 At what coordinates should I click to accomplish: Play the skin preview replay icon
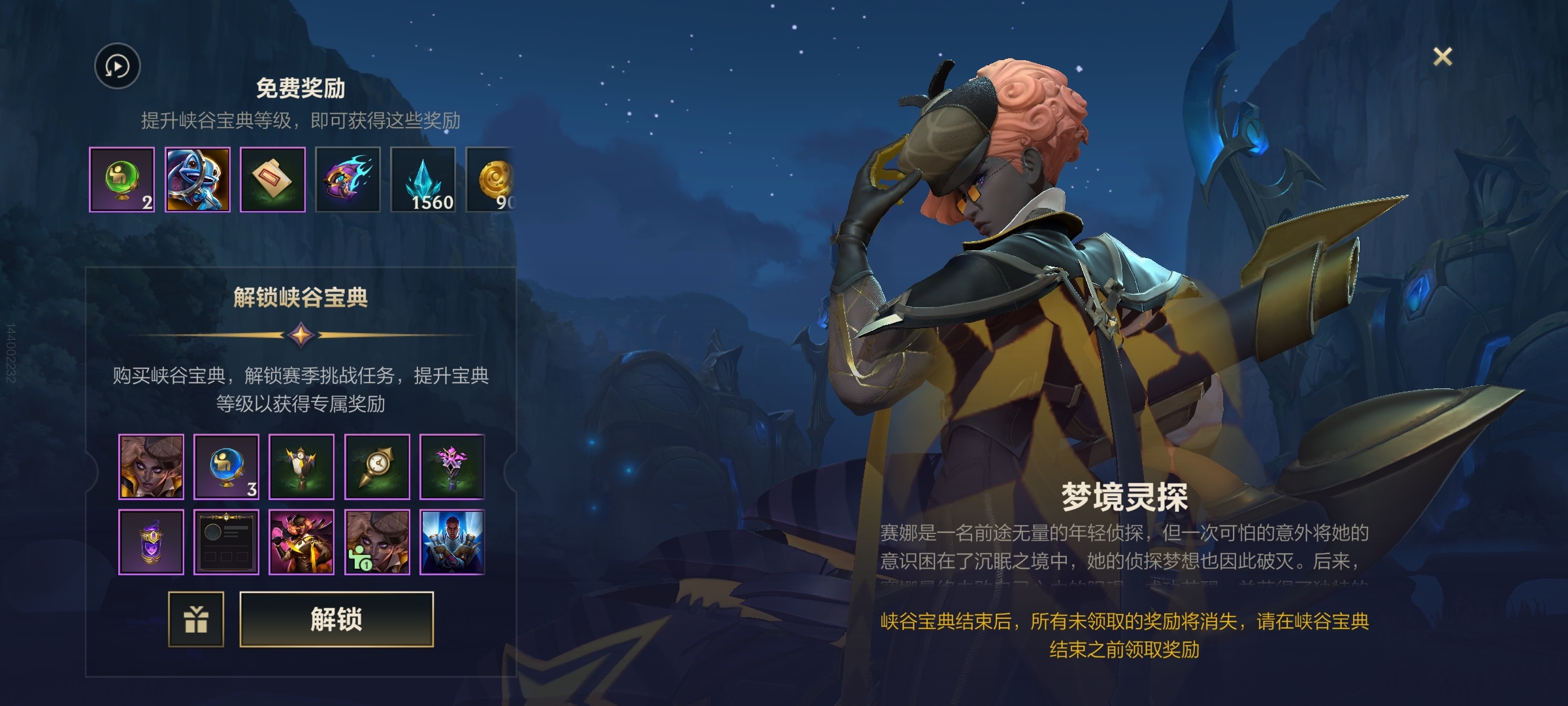point(118,66)
